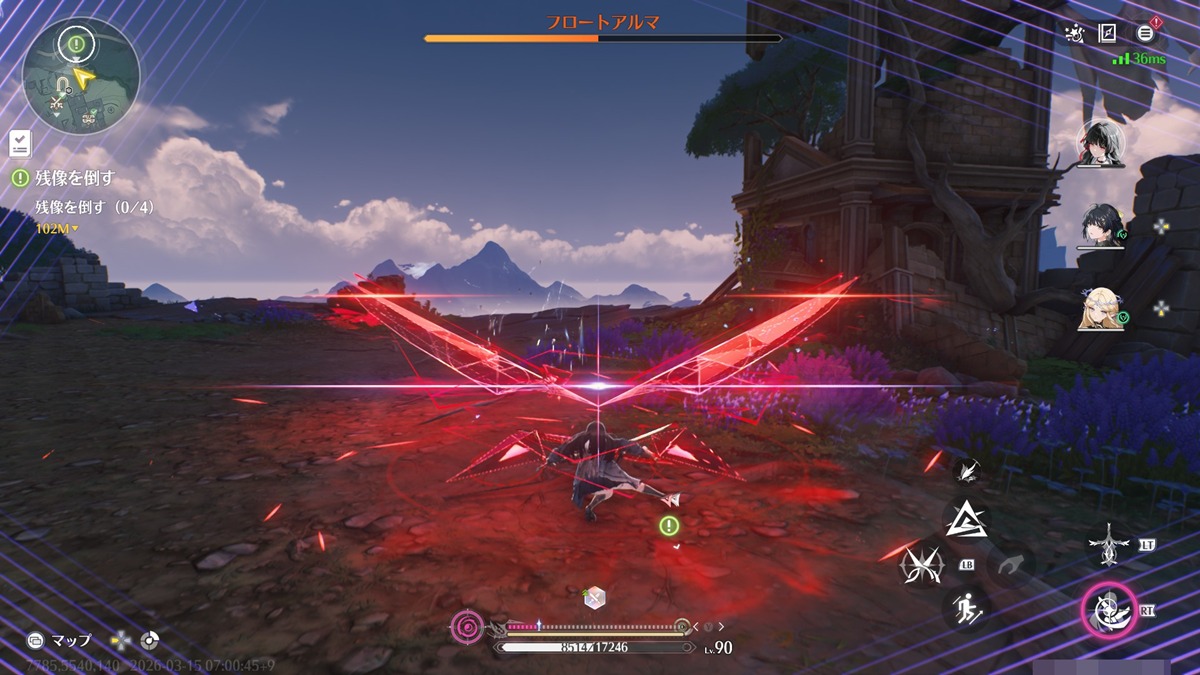The width and height of the screenshot is (1200, 675).
Task: Activate the crossed-blades compass ability
Action: tap(922, 564)
